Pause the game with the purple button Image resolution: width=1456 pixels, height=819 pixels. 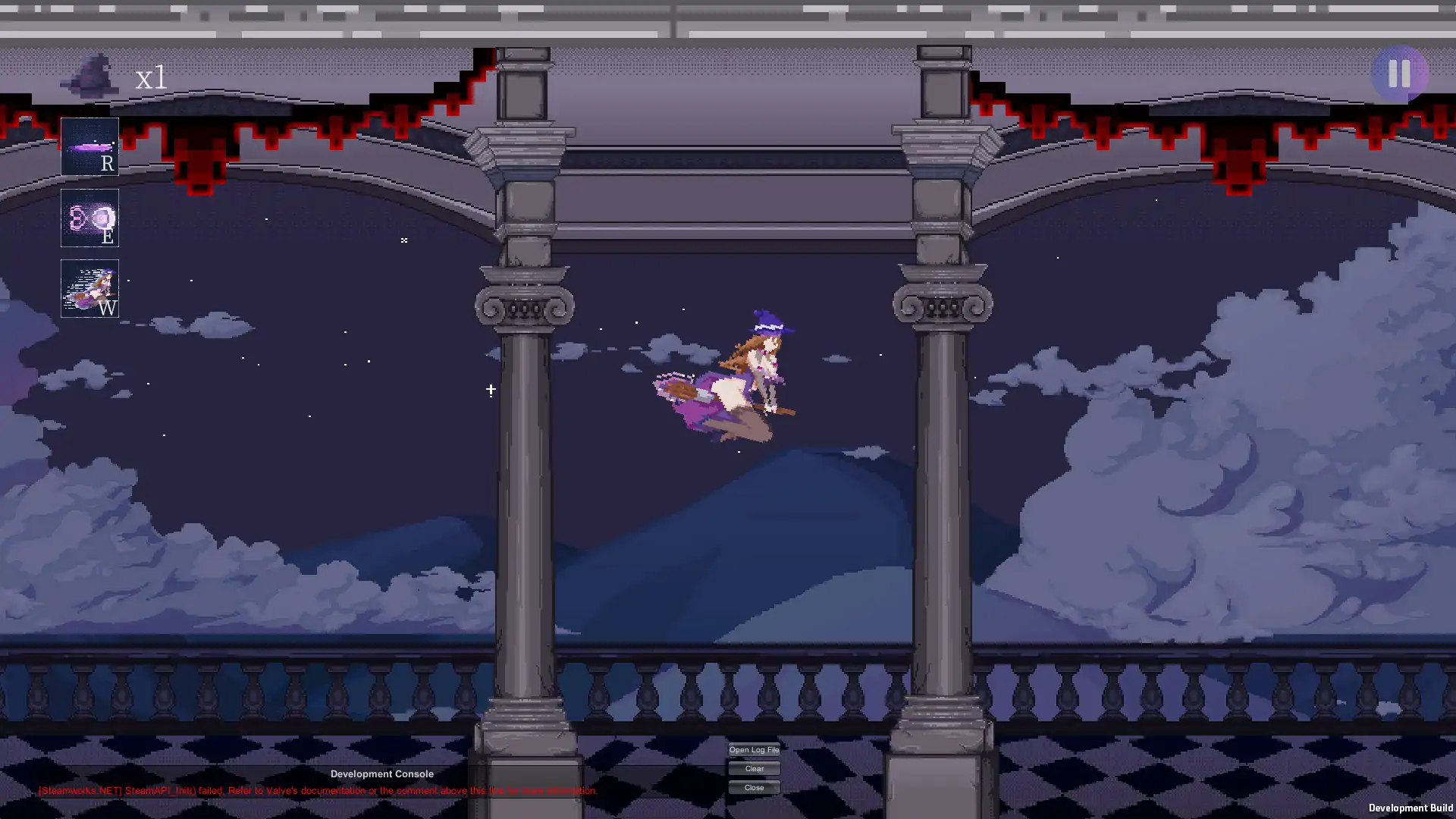tap(1399, 74)
